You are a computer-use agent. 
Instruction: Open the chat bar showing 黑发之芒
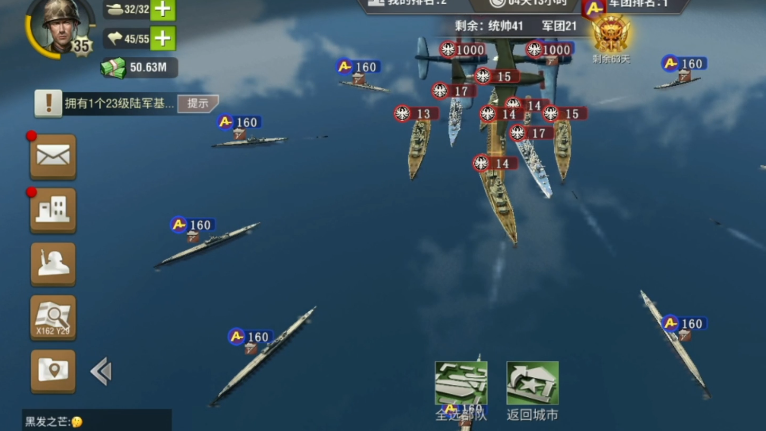pos(96,421)
